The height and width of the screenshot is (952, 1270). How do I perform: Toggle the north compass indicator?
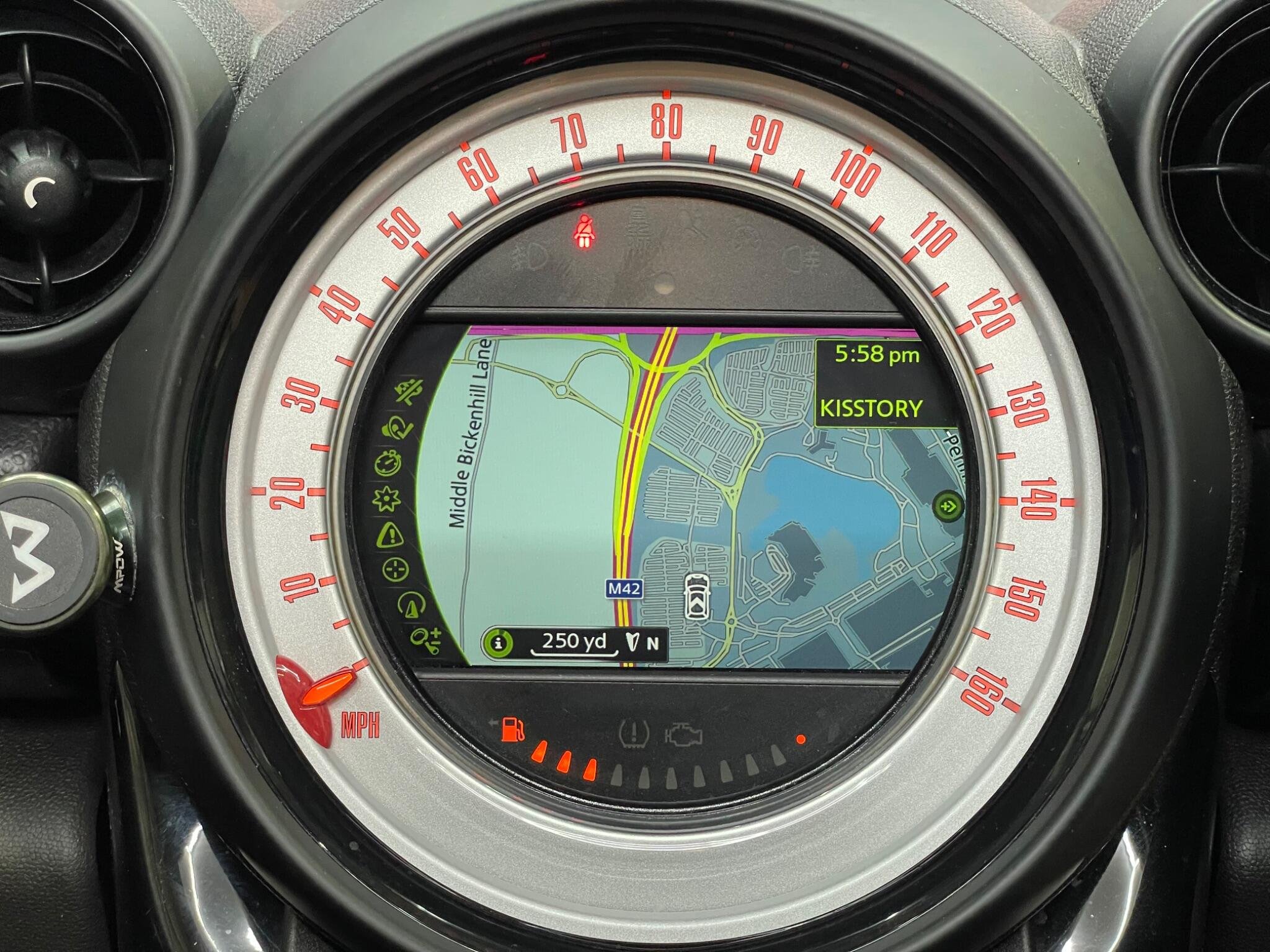[641, 643]
